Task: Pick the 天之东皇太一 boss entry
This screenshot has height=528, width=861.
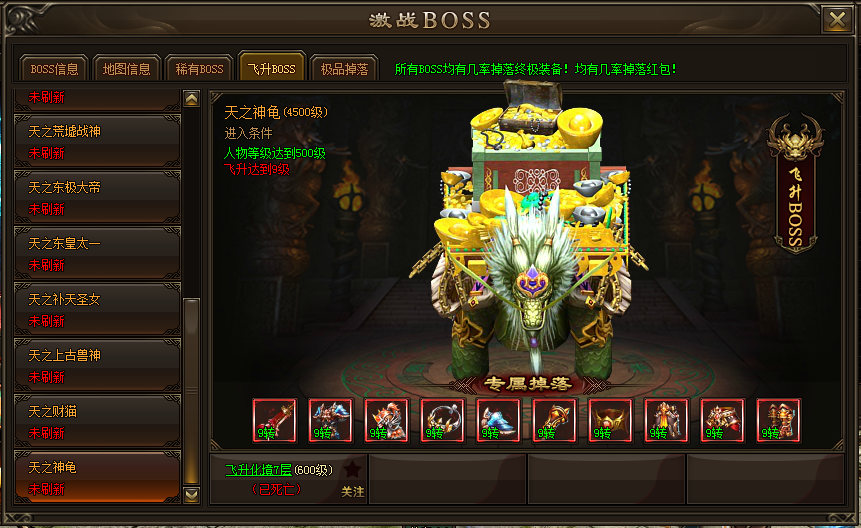Action: pos(96,253)
